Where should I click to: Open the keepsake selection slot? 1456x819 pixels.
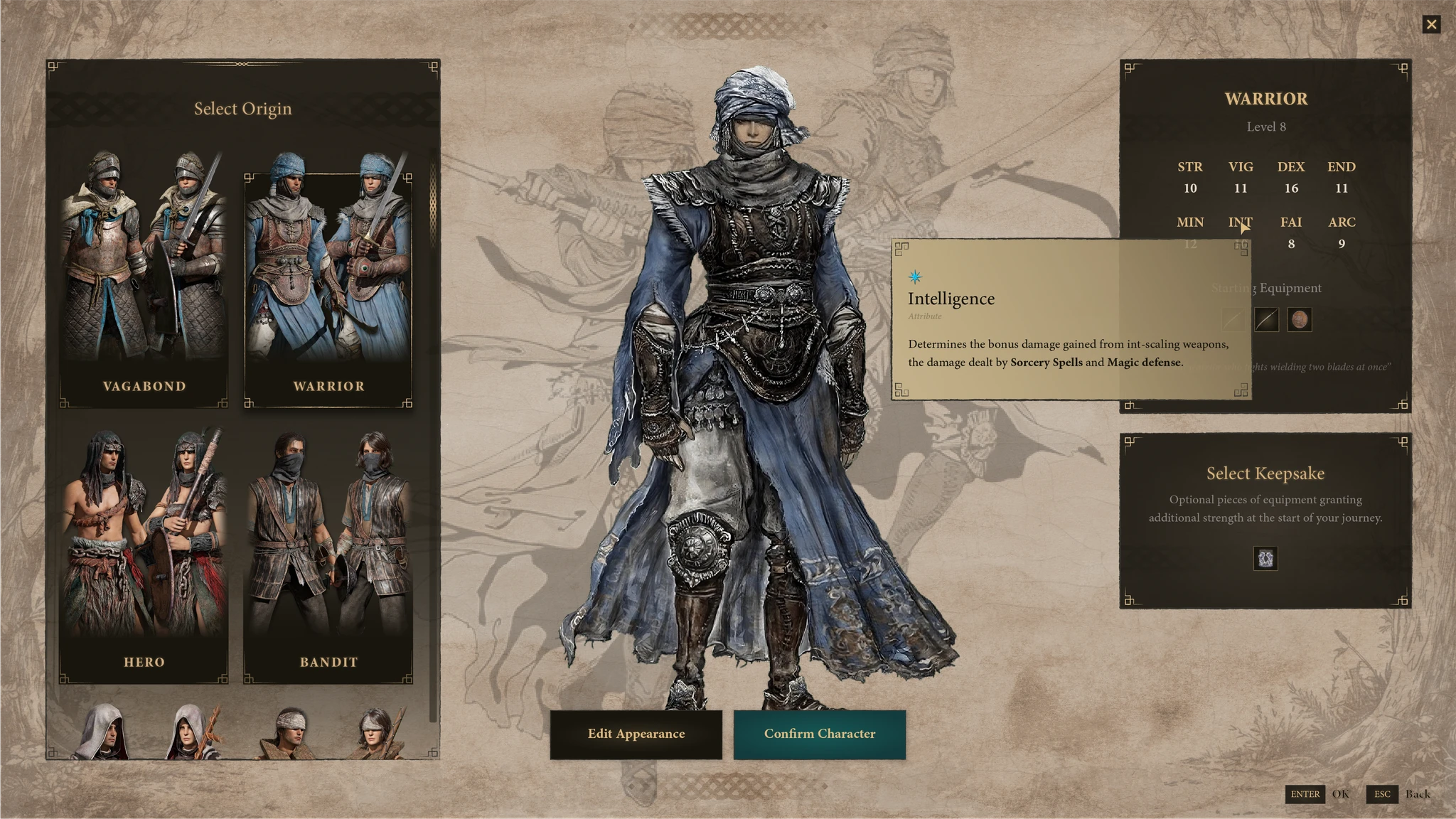(1265, 559)
